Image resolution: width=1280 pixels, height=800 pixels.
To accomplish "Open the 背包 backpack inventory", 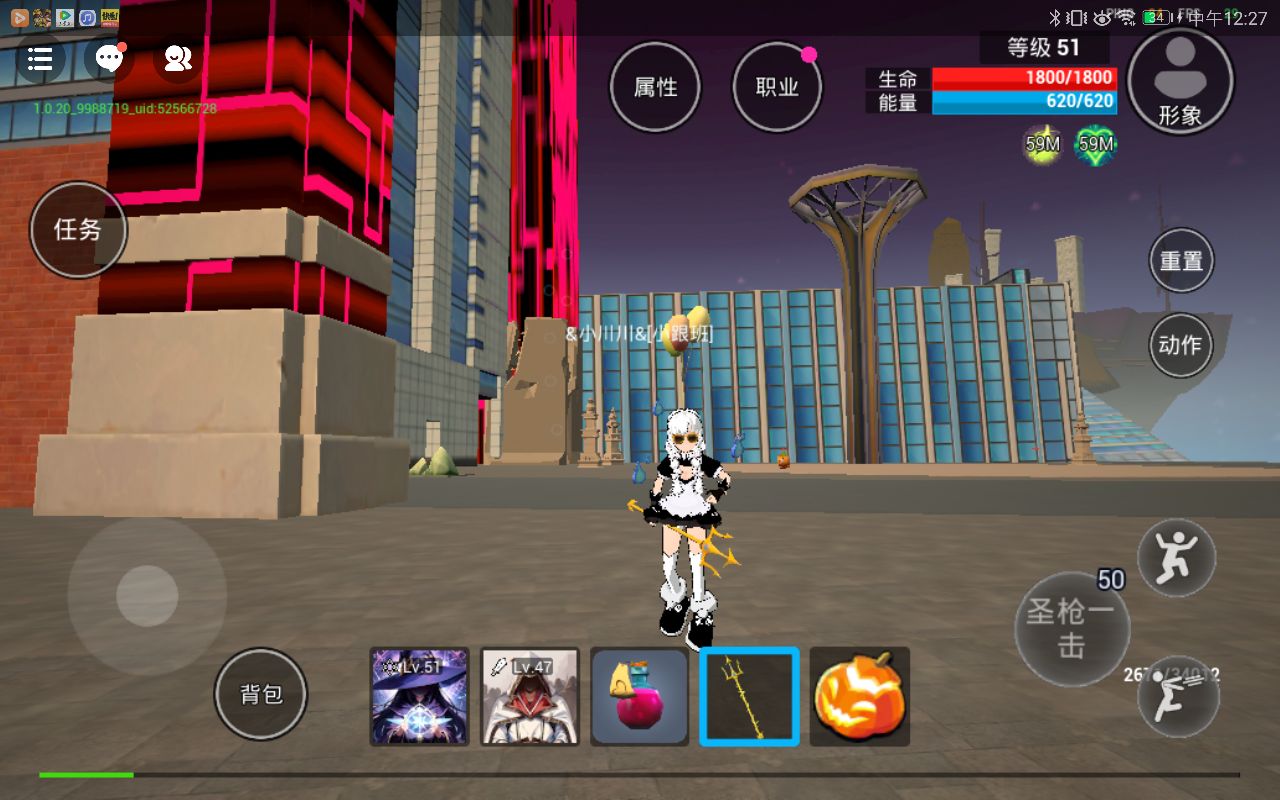I will tap(261, 694).
